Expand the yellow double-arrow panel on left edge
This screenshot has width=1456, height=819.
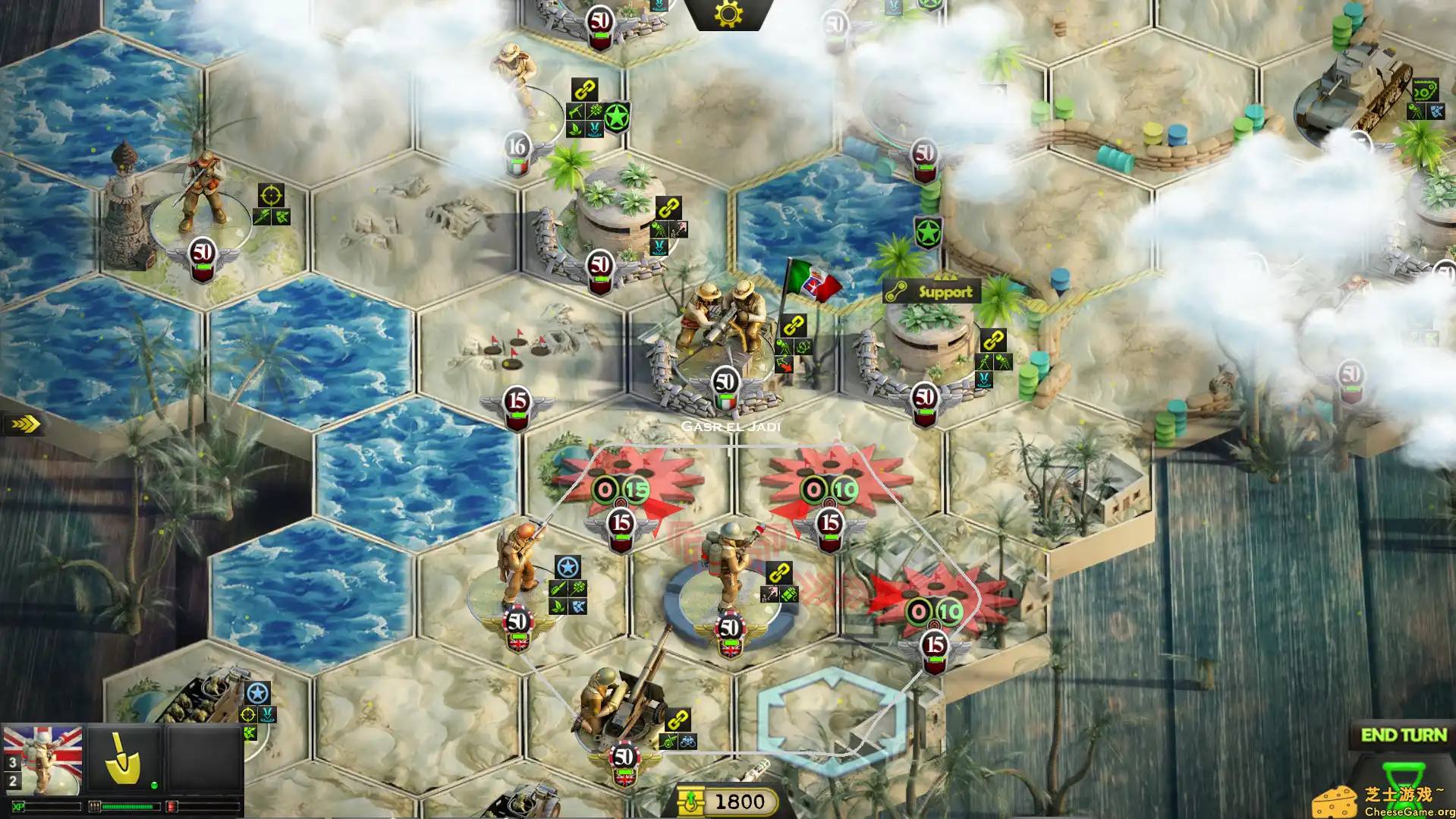coord(24,425)
